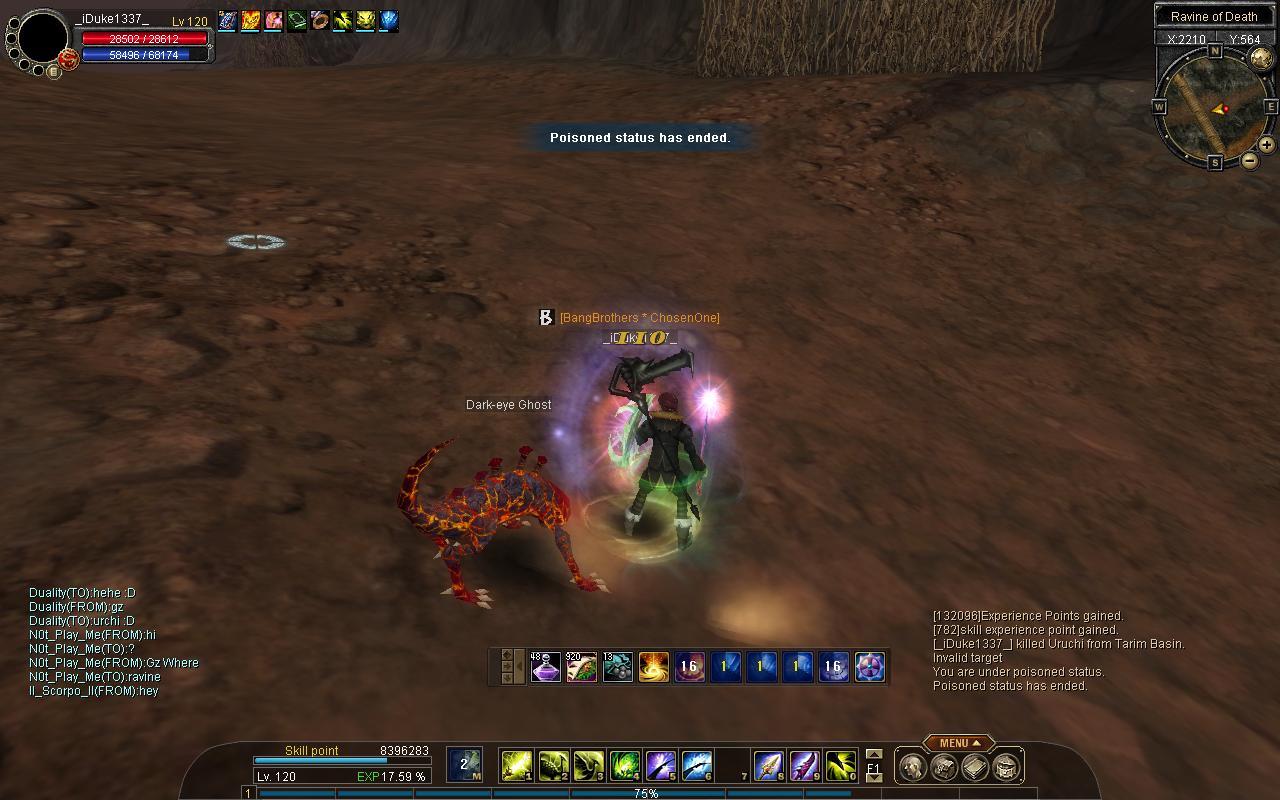Screen dimensions: 1280x800
Task: Select the item slot with 13 count
Action: click(618, 667)
